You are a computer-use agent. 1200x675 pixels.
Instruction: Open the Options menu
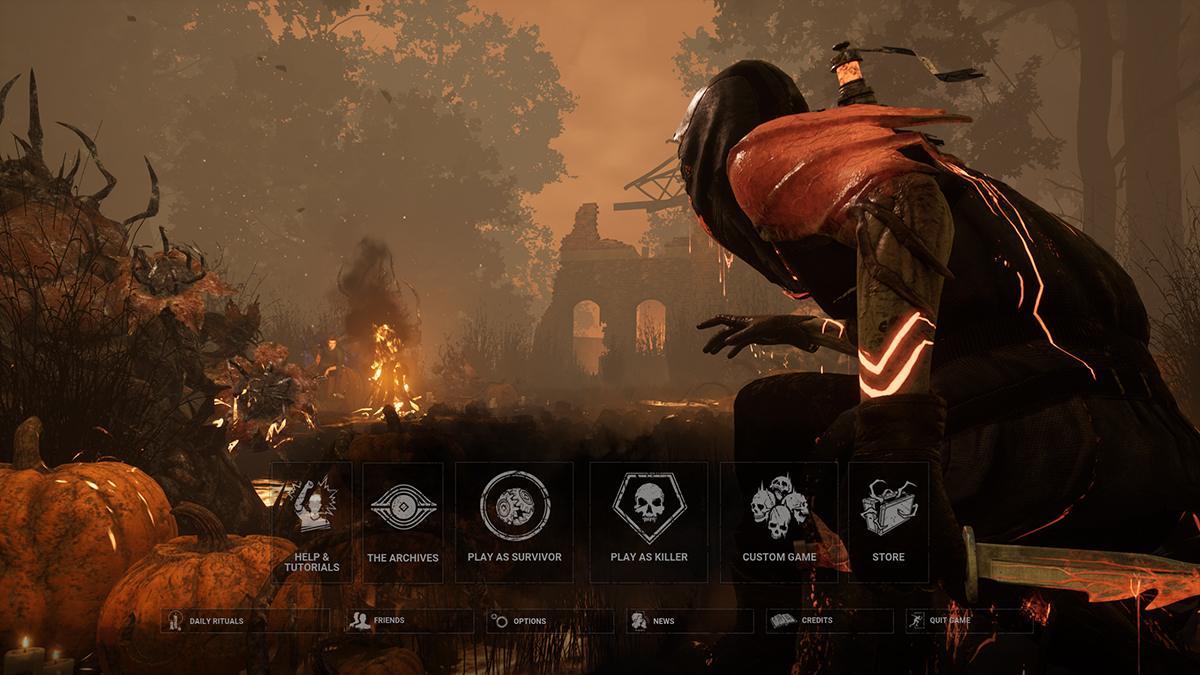(550, 621)
